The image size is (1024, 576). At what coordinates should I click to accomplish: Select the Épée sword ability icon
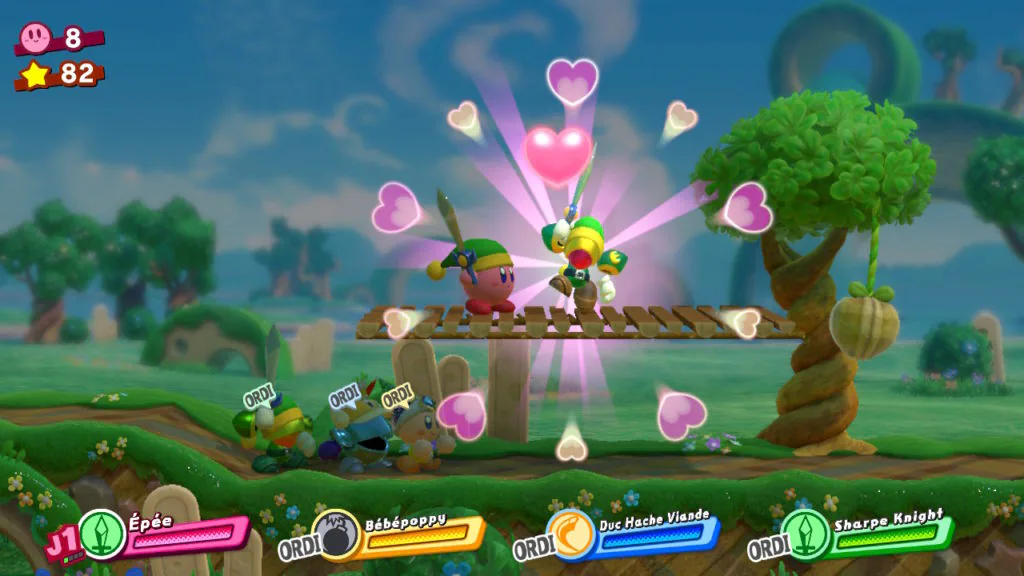[102, 534]
